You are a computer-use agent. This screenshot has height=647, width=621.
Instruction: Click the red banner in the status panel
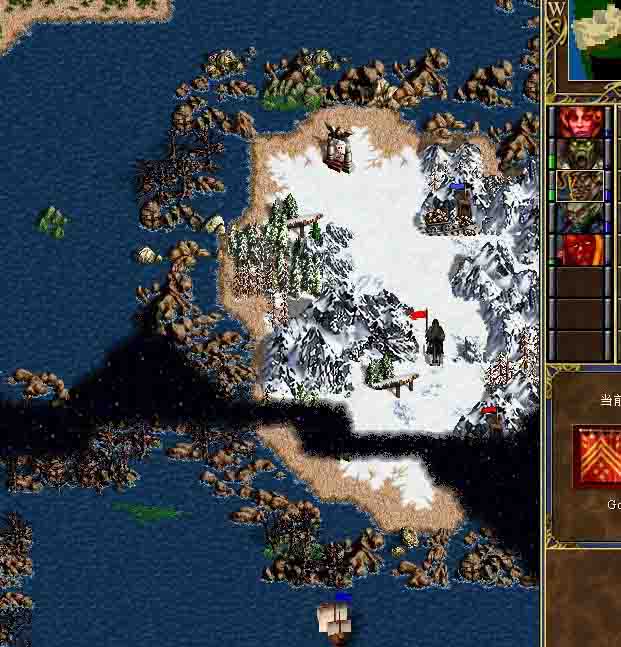597,457
